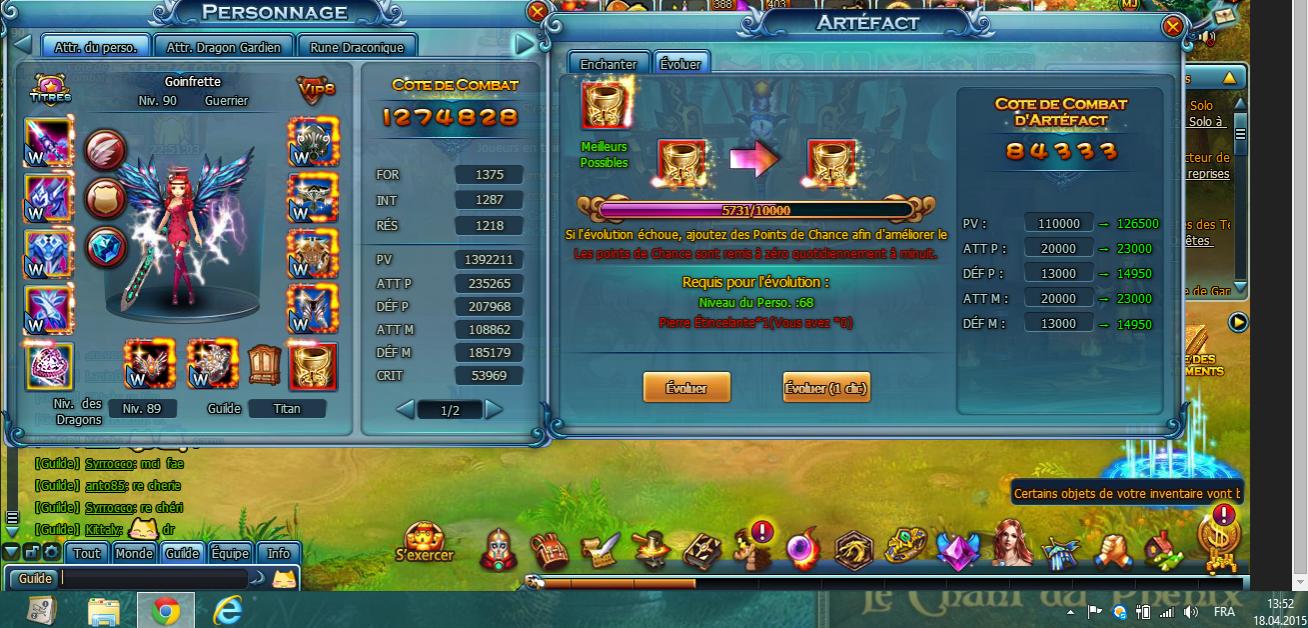The image size is (1308, 628).
Task: Open the backpack inventory icon
Action: tap(547, 549)
